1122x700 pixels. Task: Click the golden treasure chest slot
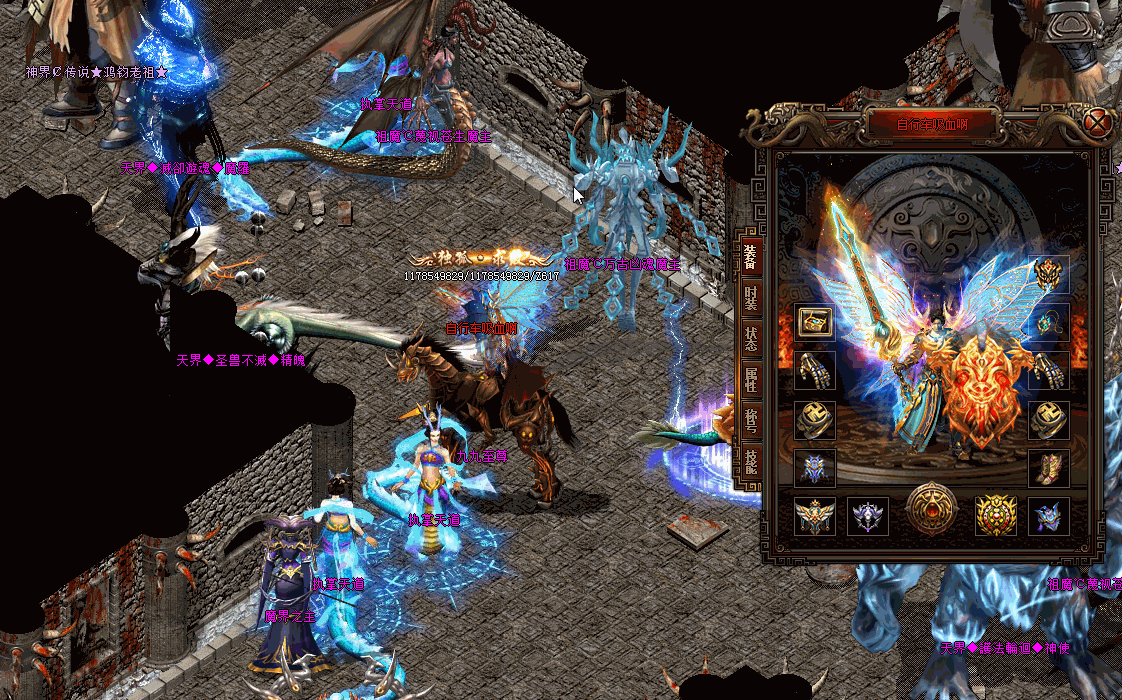[813, 322]
